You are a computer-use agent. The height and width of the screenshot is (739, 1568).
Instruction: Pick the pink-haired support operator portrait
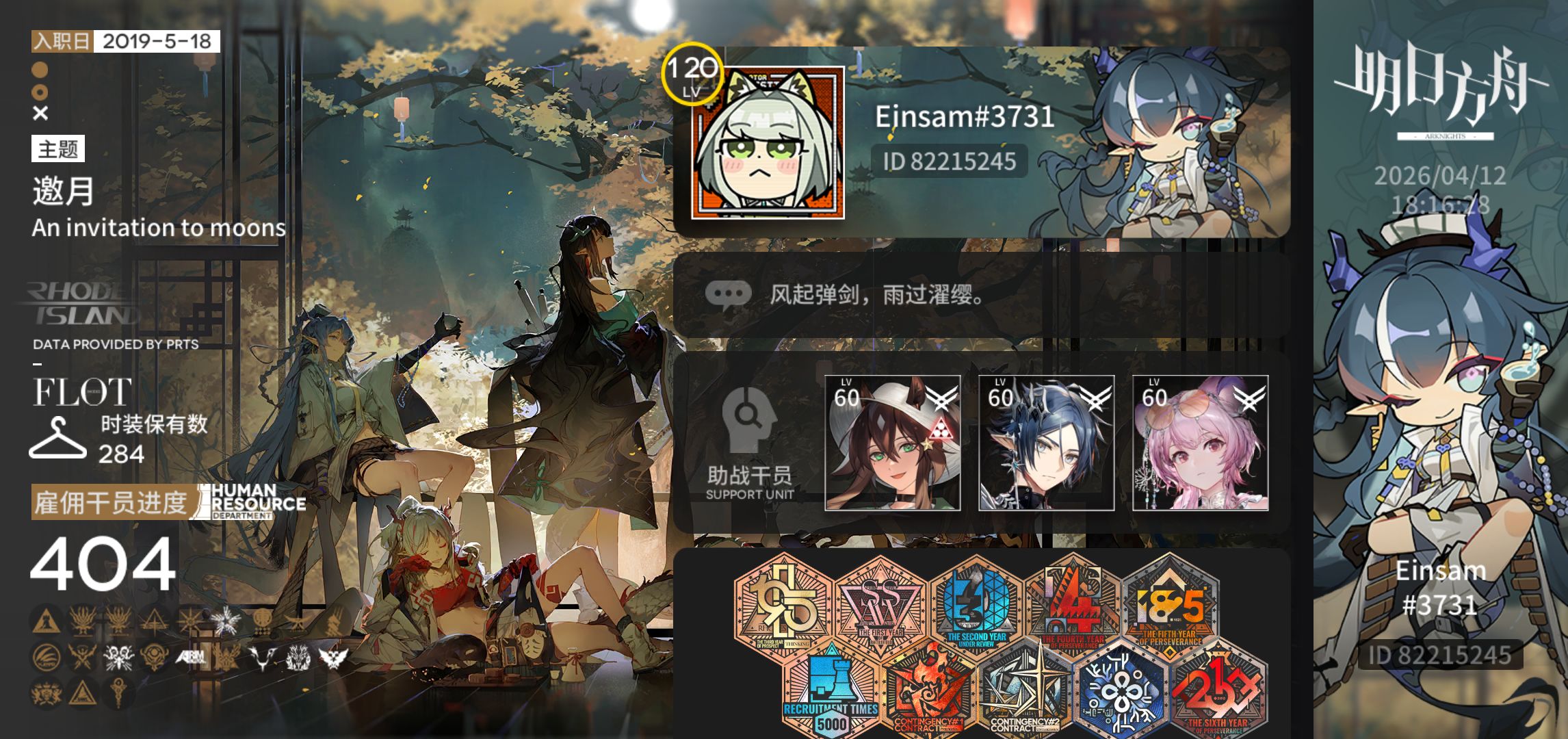click(x=1200, y=443)
